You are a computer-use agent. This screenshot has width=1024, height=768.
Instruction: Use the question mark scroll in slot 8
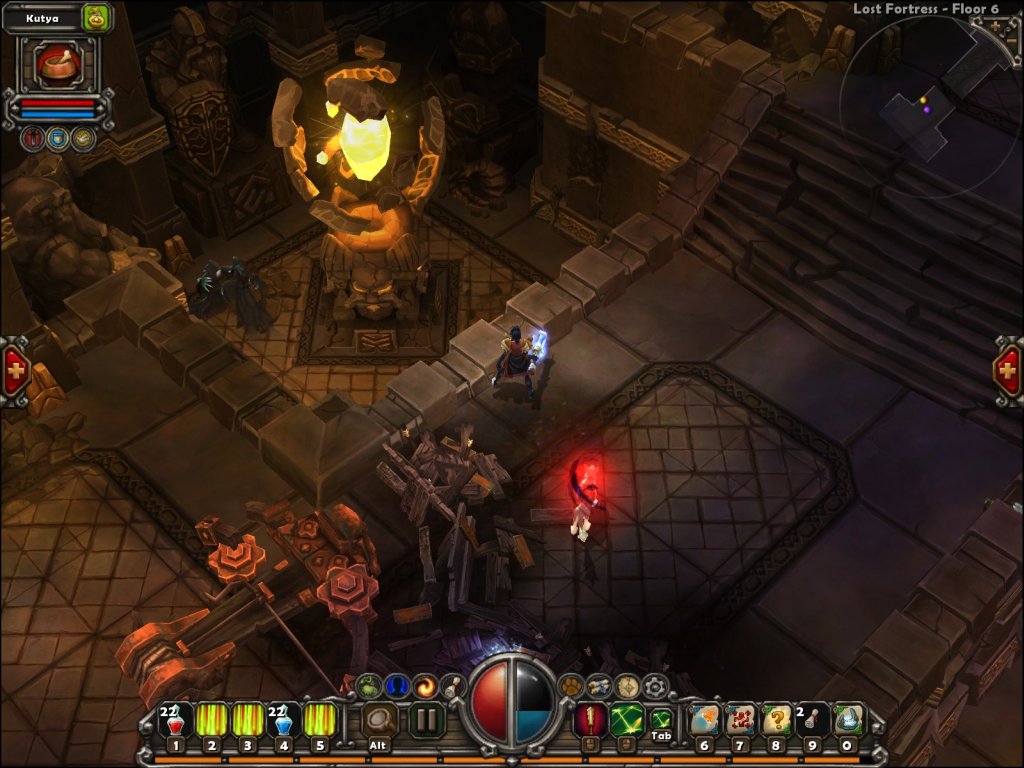[x=777, y=720]
